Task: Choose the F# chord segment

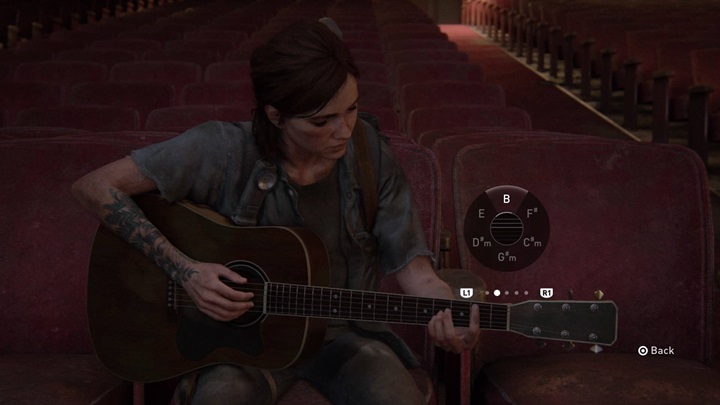Action: coord(532,214)
